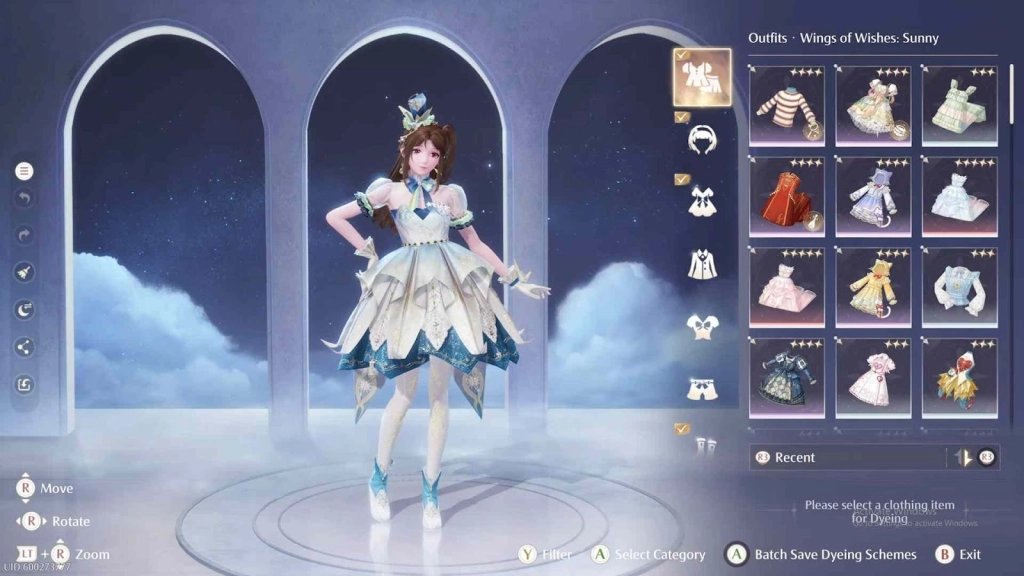Select the dark navy dress outfit

click(786, 378)
